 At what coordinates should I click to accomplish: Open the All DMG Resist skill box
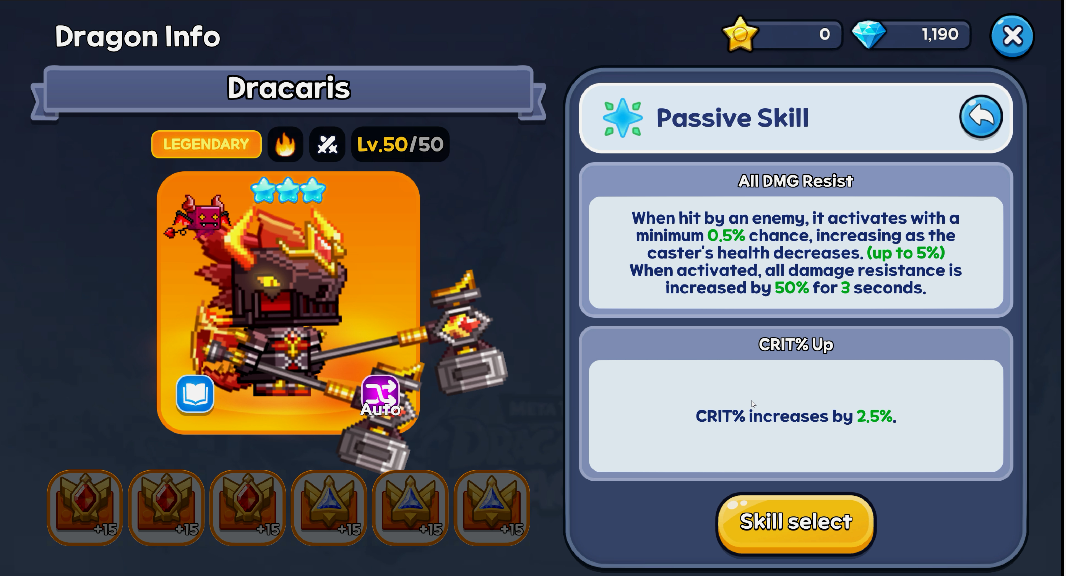pos(795,240)
